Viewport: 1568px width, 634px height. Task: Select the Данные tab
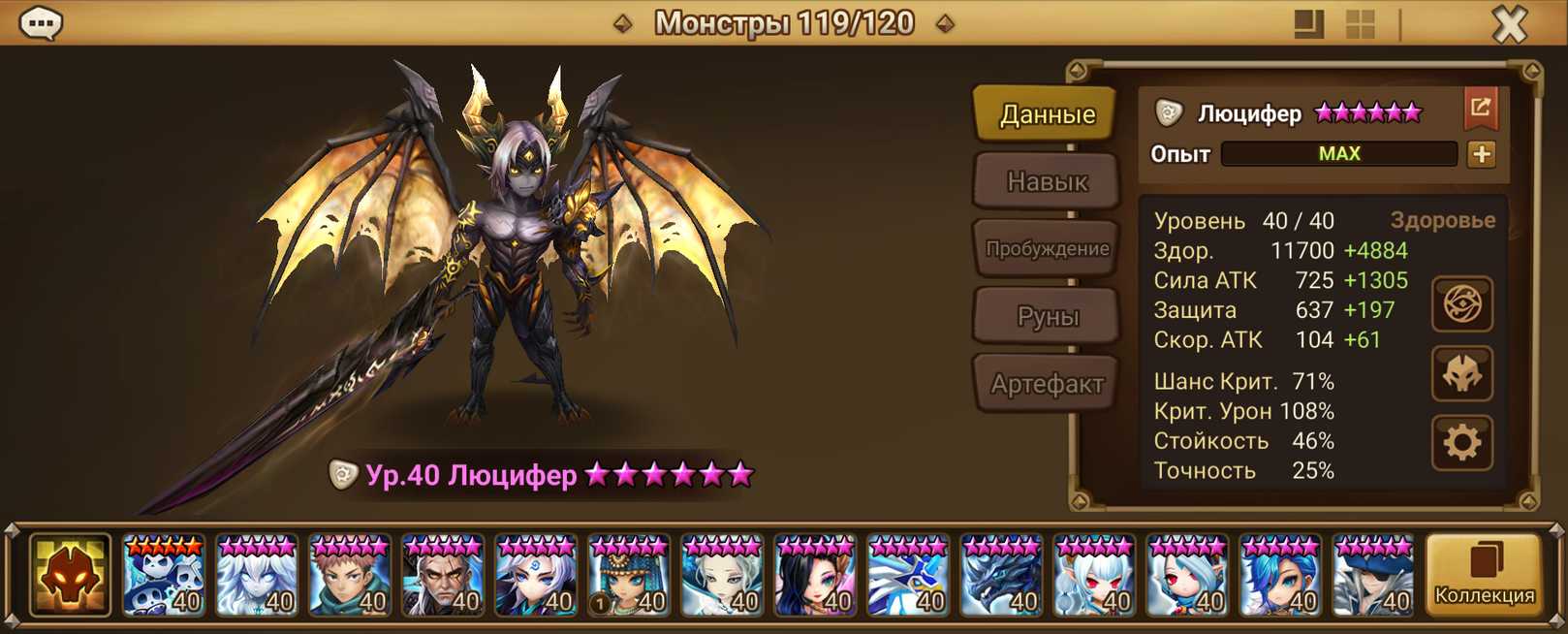pos(1047,114)
